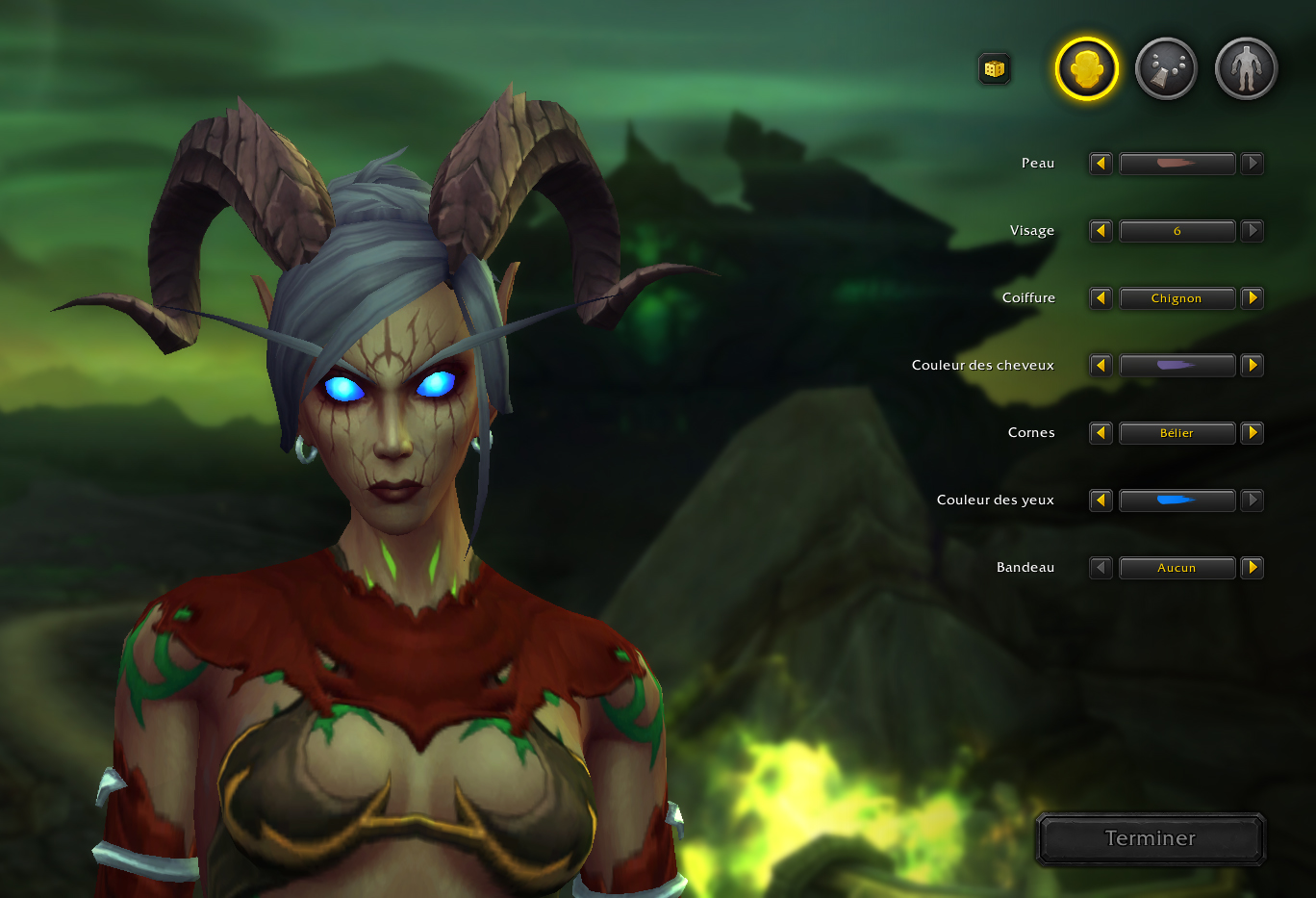Advance to the next Coiffure style

[x=1252, y=297]
